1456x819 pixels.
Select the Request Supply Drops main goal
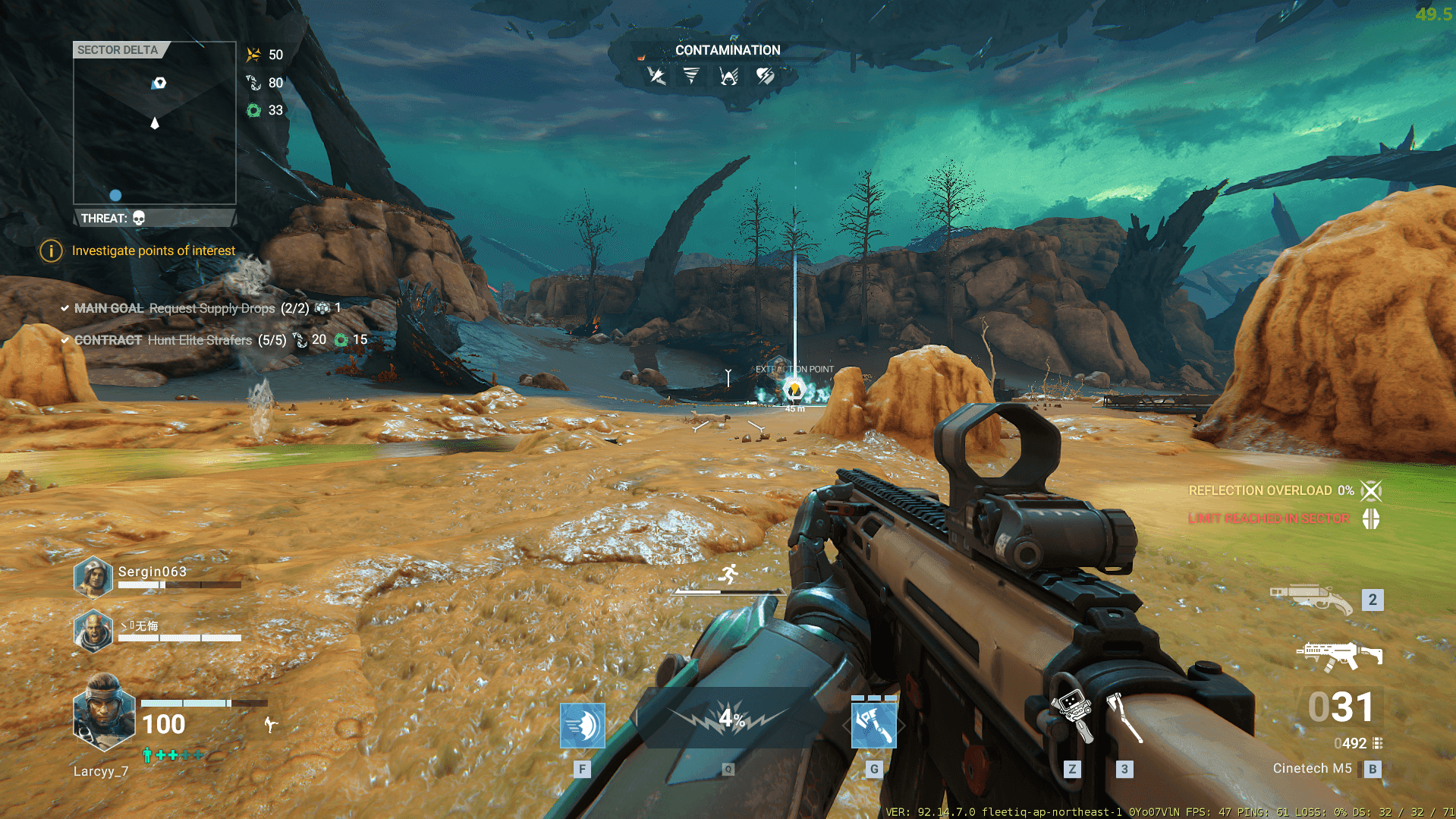(212, 308)
